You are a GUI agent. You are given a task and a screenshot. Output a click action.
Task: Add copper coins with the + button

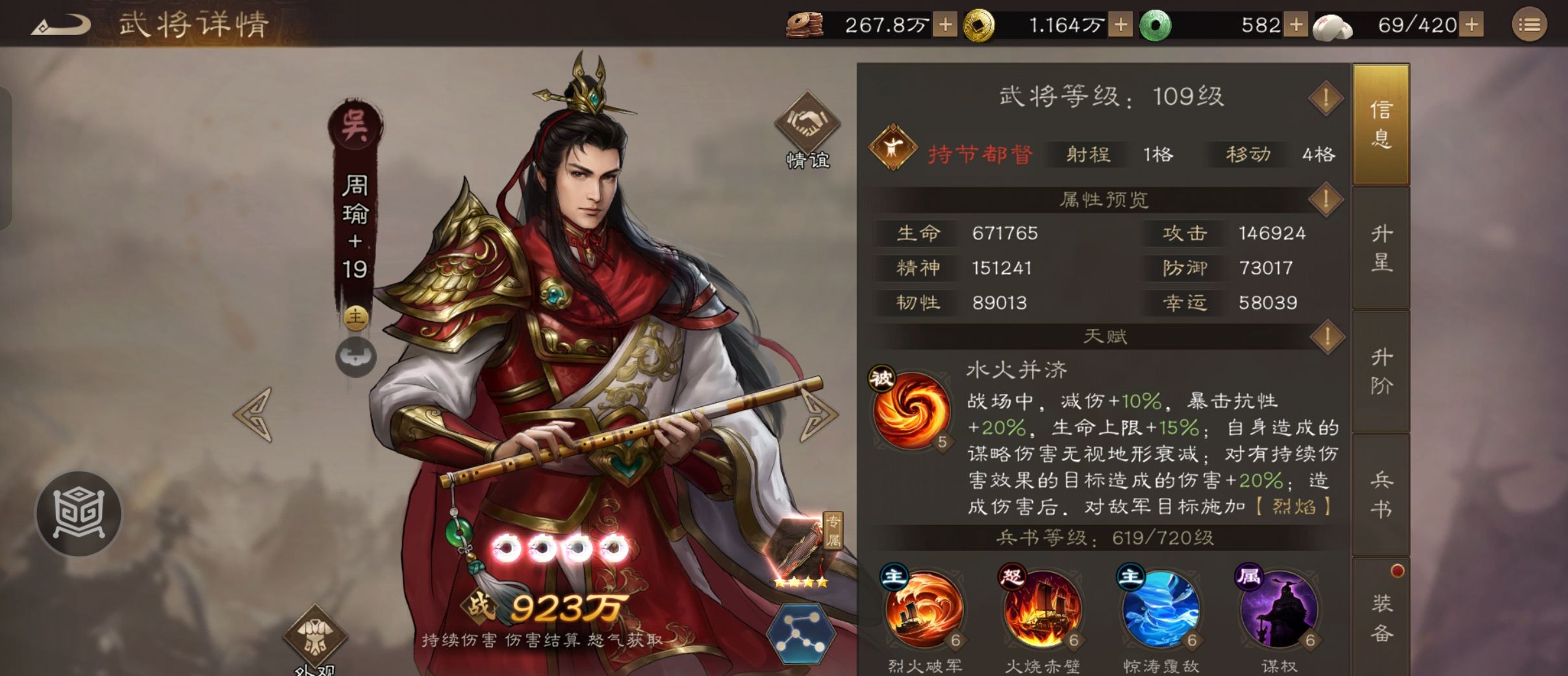pyautogui.click(x=944, y=25)
